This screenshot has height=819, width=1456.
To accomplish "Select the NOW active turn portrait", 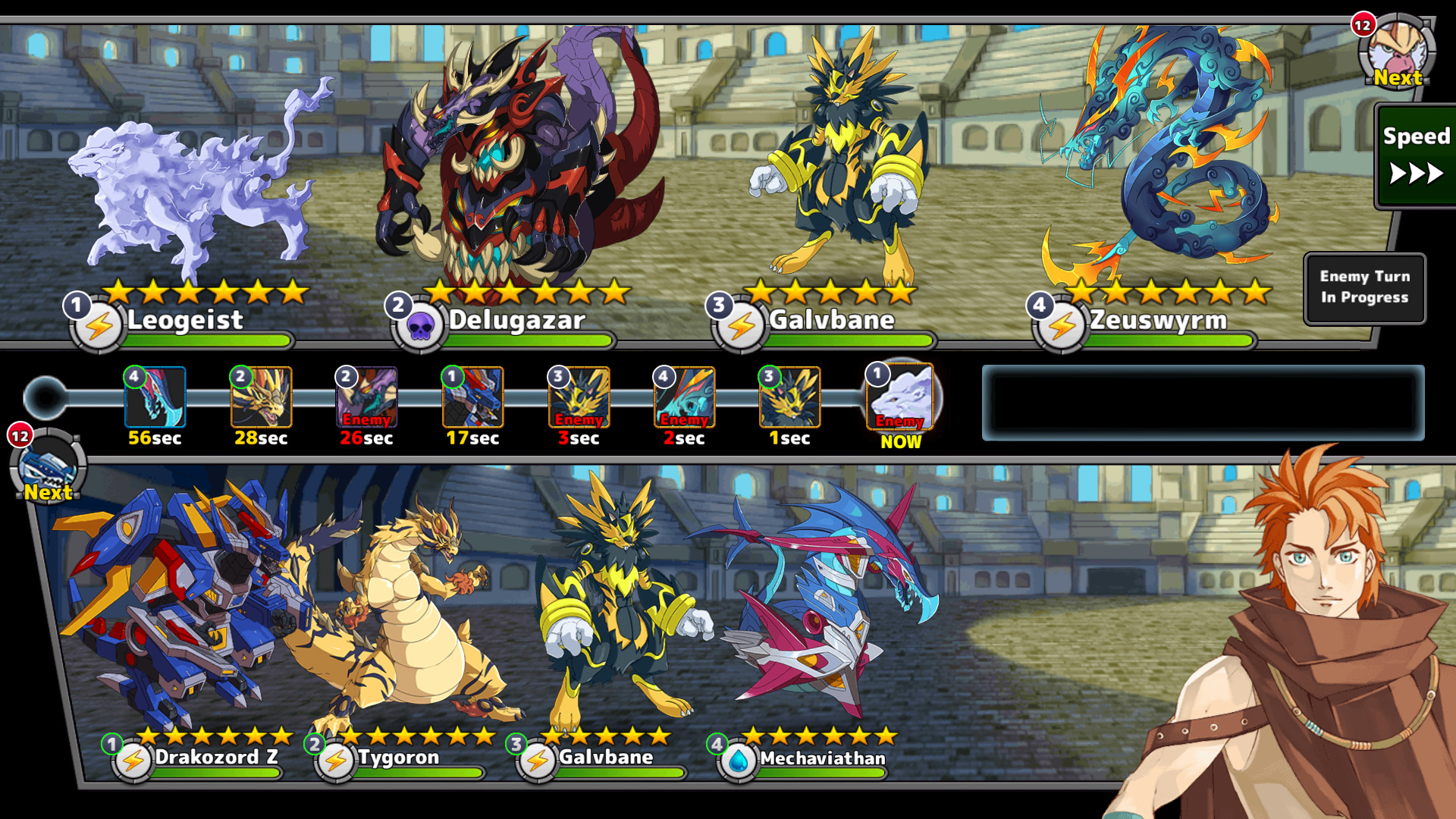I will point(901,397).
